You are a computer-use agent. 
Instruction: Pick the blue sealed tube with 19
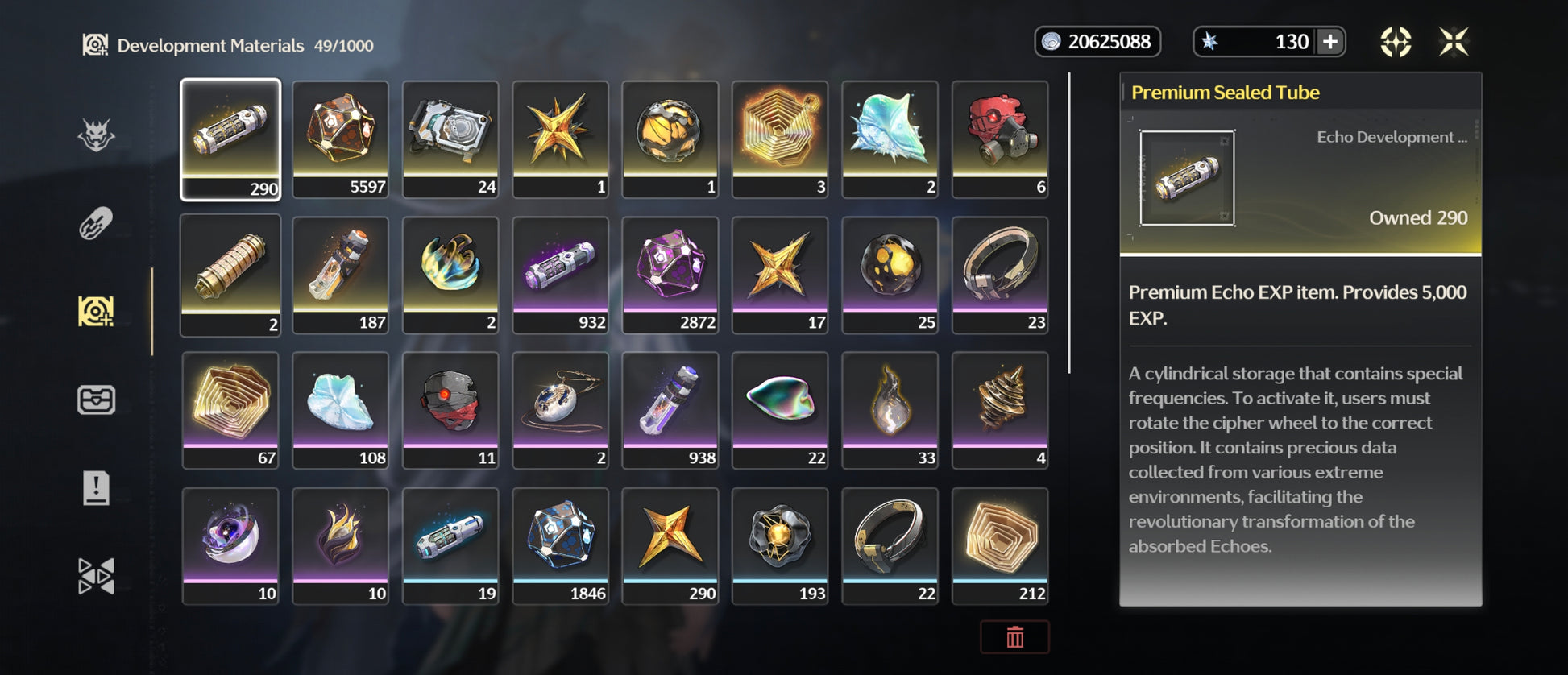point(450,545)
